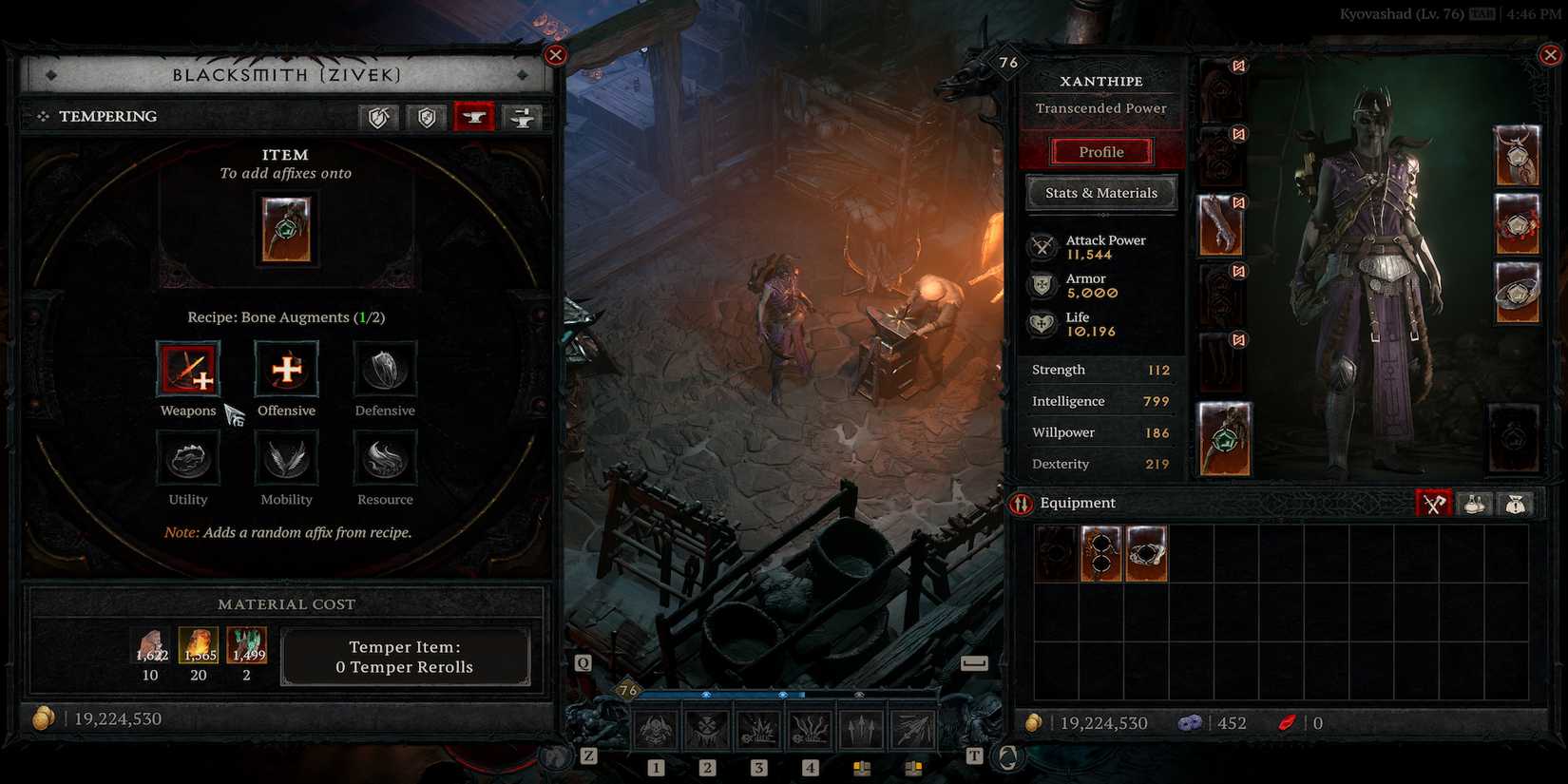This screenshot has width=1568, height=784.
Task: Open the Upgrade tab with hammer-and-anvil icon
Action: click(x=521, y=117)
